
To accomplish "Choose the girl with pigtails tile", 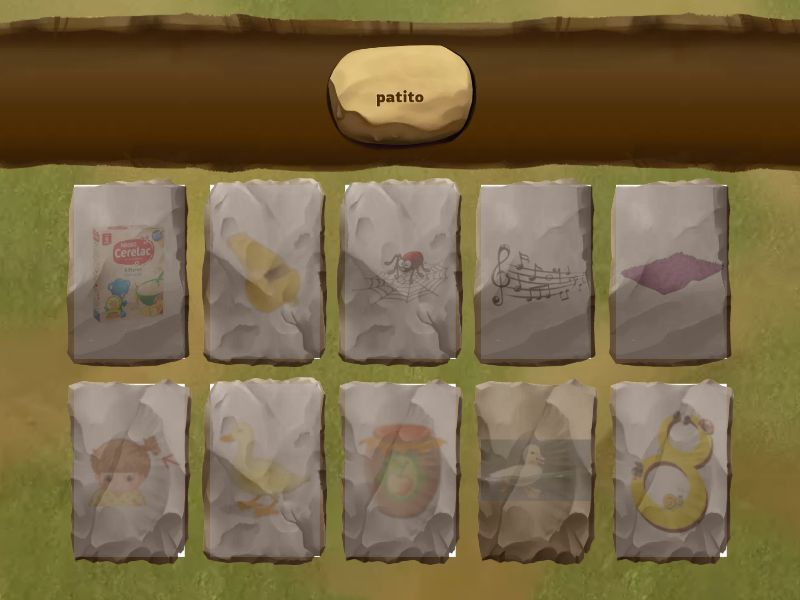I will click(x=127, y=470).
